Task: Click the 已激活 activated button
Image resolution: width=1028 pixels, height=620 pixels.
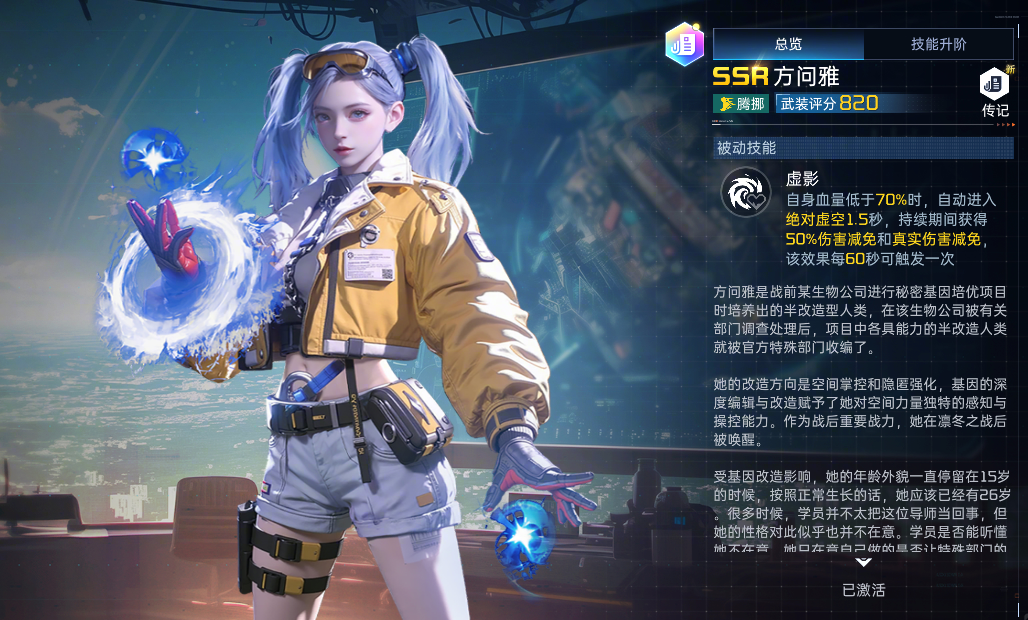Action: pyautogui.click(x=863, y=590)
